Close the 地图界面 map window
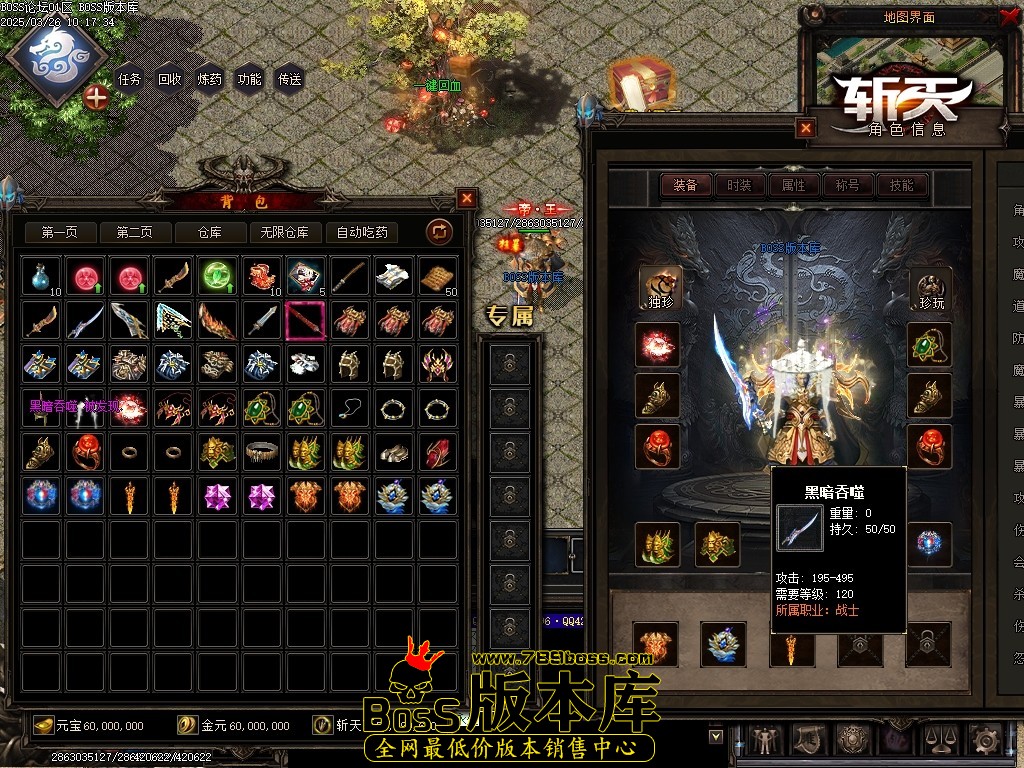 [1007, 16]
